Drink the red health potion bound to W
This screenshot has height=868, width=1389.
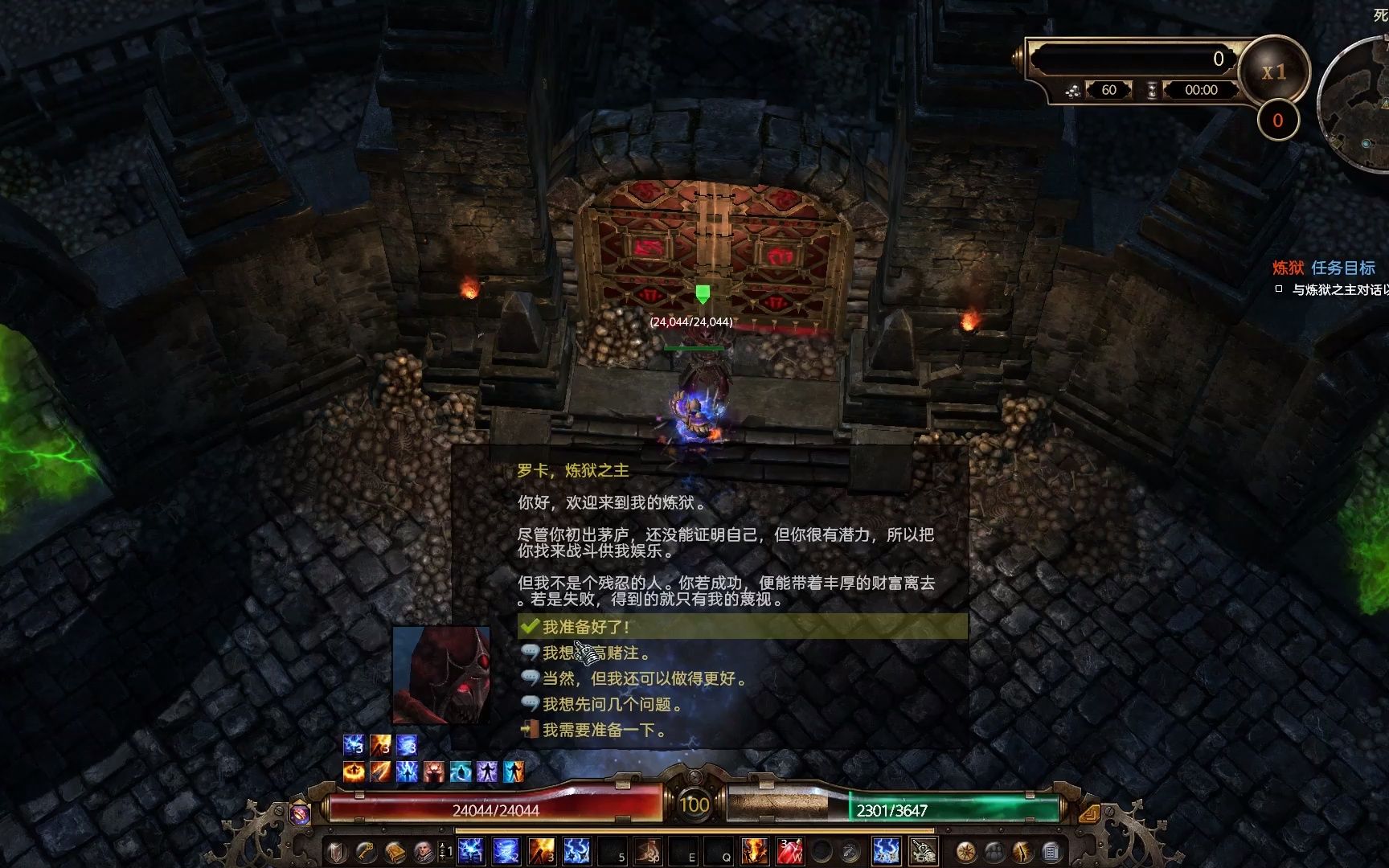point(790,850)
